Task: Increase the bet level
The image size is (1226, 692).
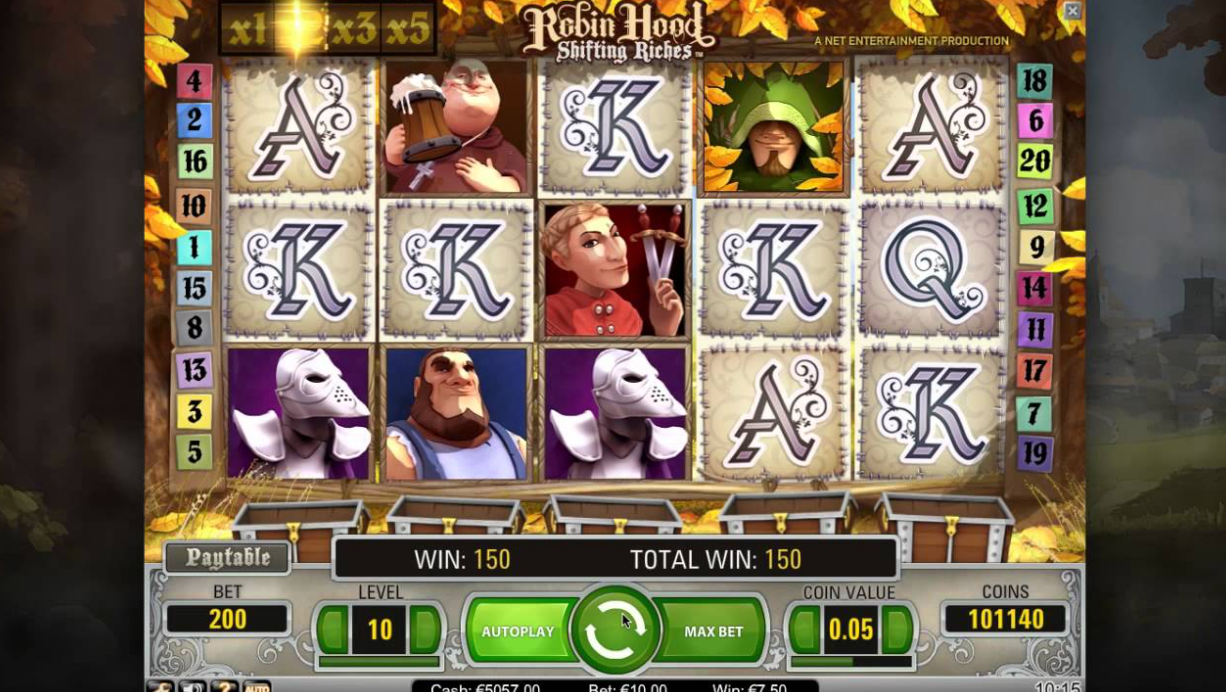Action: click(x=426, y=630)
